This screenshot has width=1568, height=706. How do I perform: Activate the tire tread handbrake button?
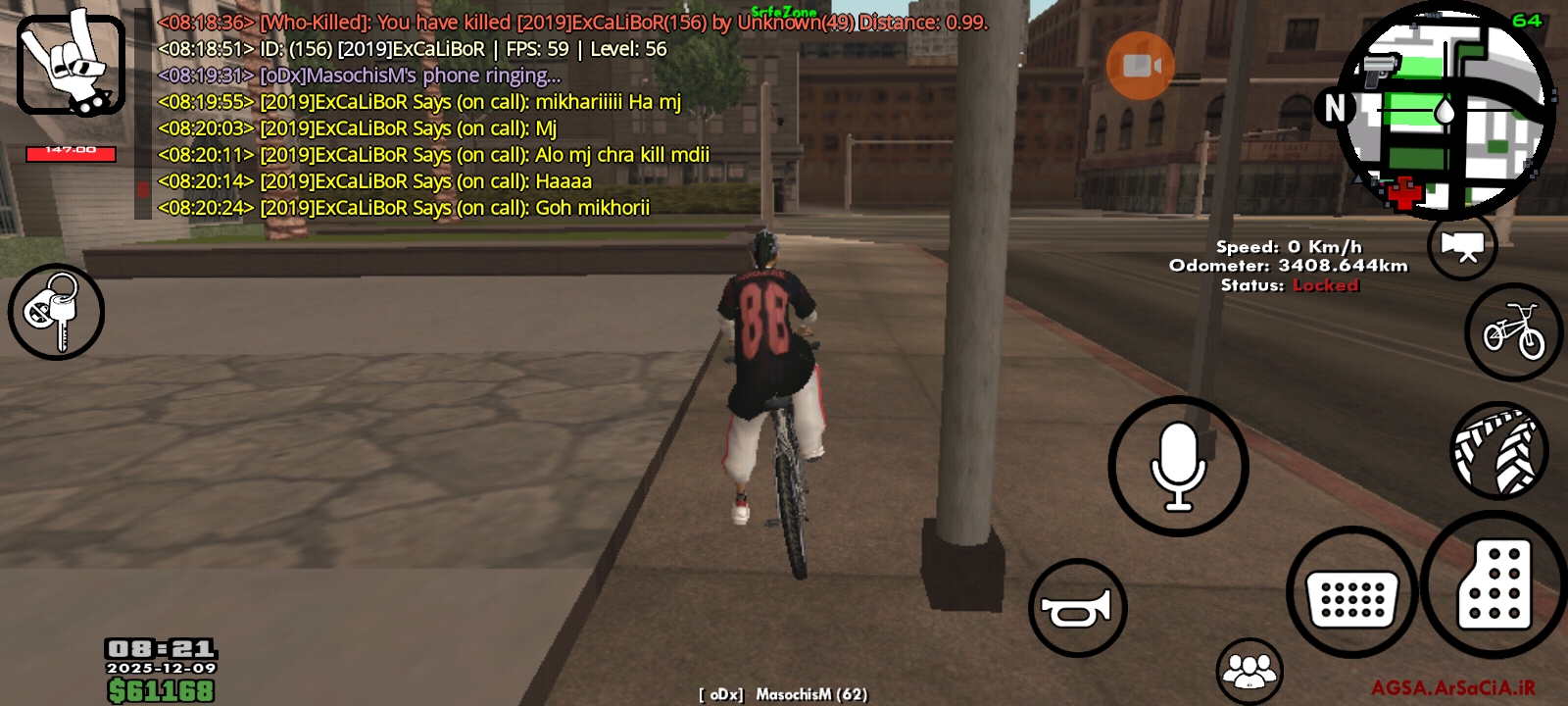tap(1498, 451)
